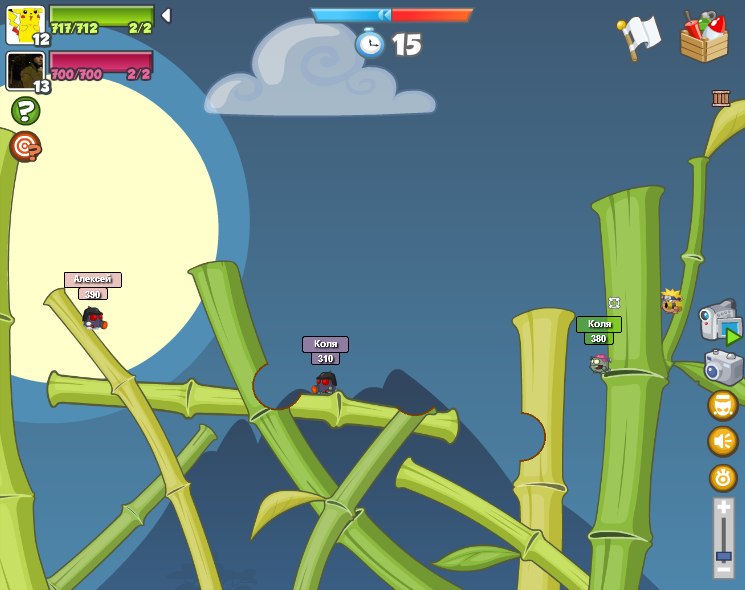
Task: Select the Pikachu player avatar
Action: [25, 25]
